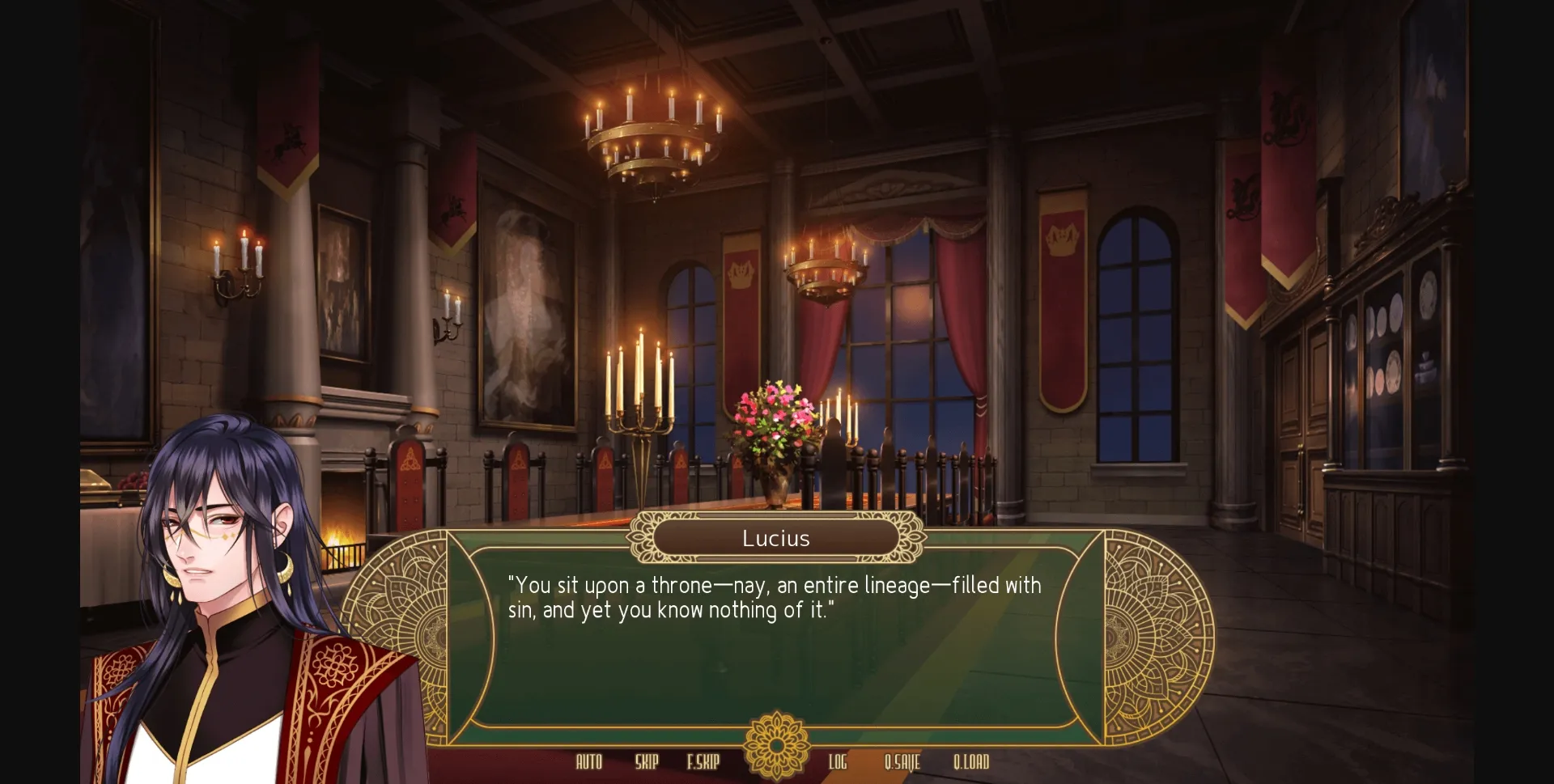Select the Q.LOAD quick-load option
The image size is (1554, 784).
(970, 761)
